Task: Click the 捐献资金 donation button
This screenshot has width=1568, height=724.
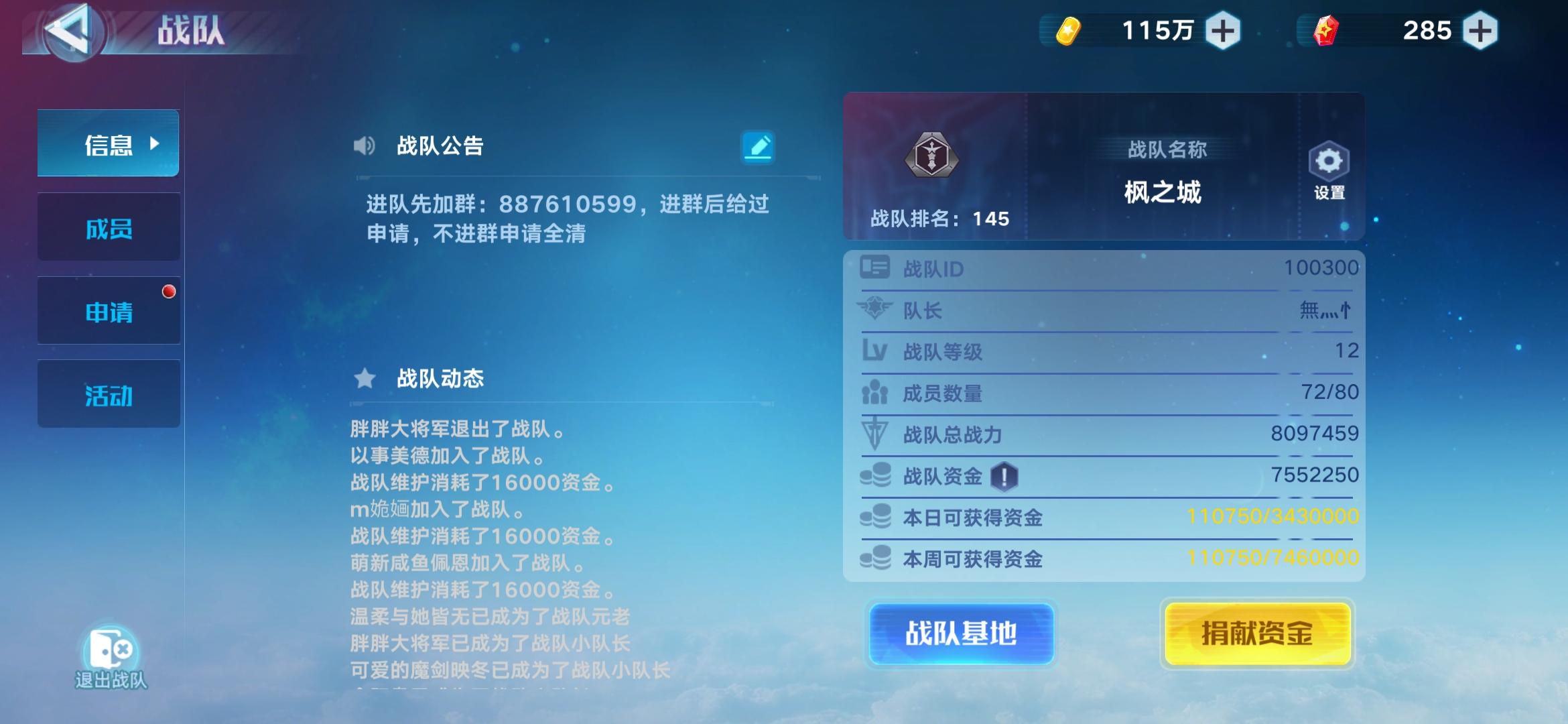Action: (x=1258, y=631)
